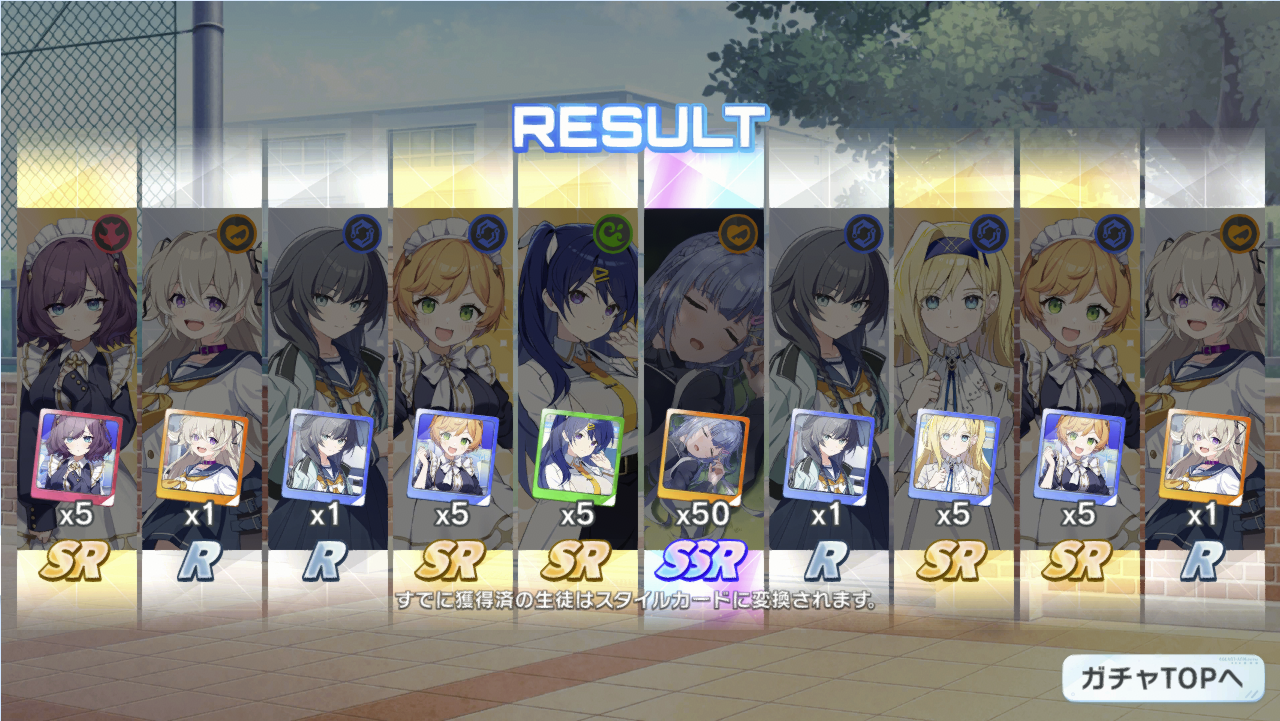Go to Gacha TOP with the ガチャTOPへ button
1280x721 pixels.
(x=1162, y=678)
